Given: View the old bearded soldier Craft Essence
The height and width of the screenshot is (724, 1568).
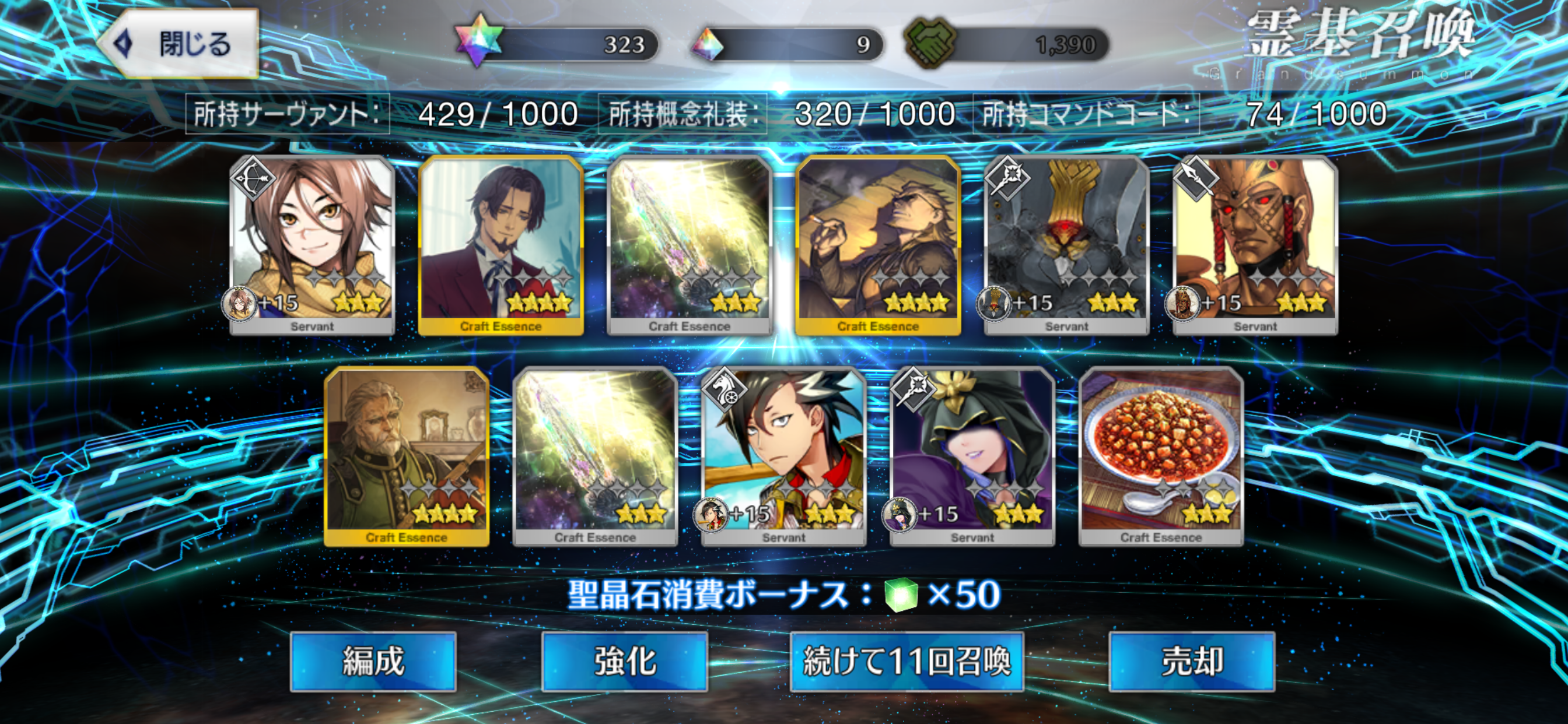Looking at the screenshot, I should (x=407, y=455).
